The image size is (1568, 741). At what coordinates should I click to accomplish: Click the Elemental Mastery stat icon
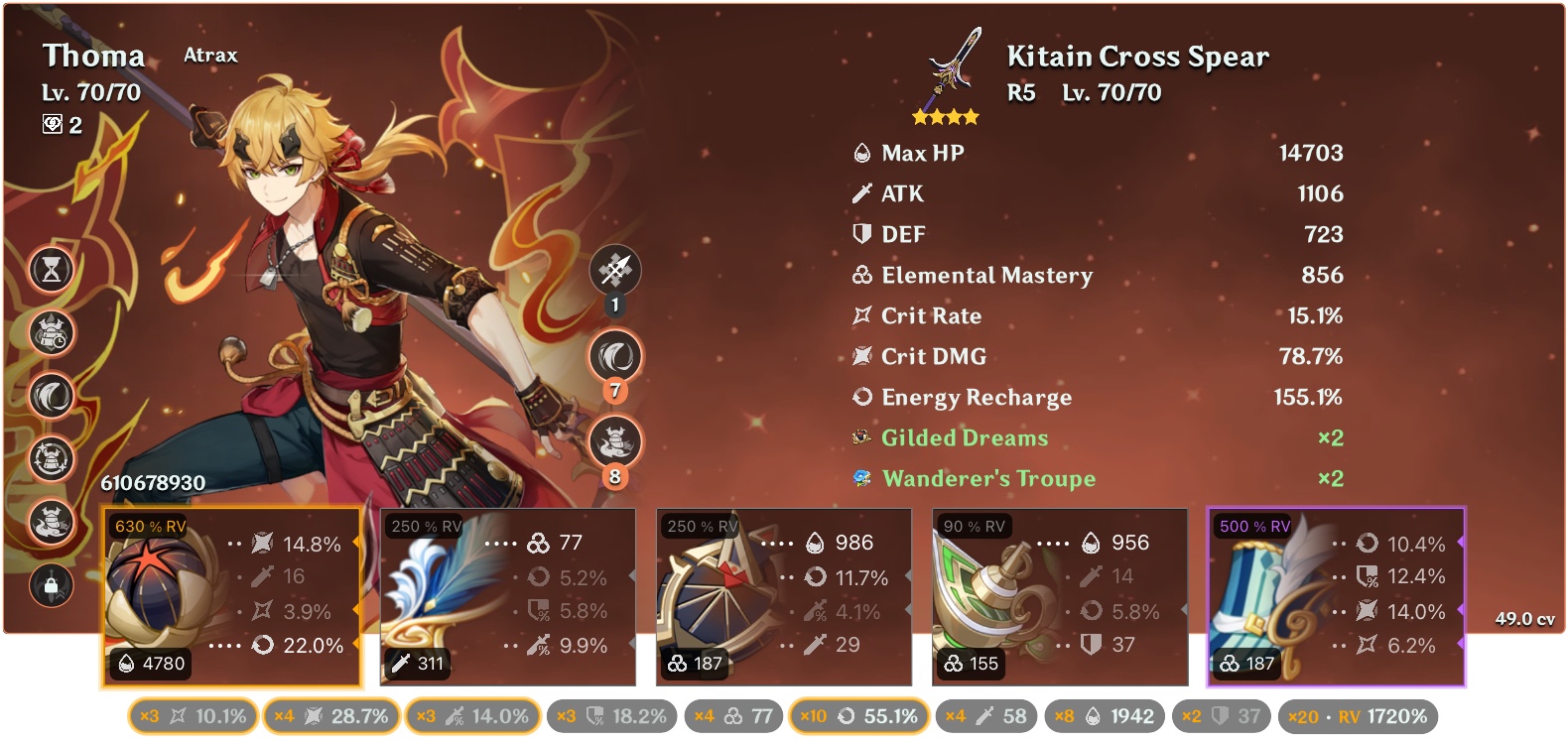coord(860,276)
